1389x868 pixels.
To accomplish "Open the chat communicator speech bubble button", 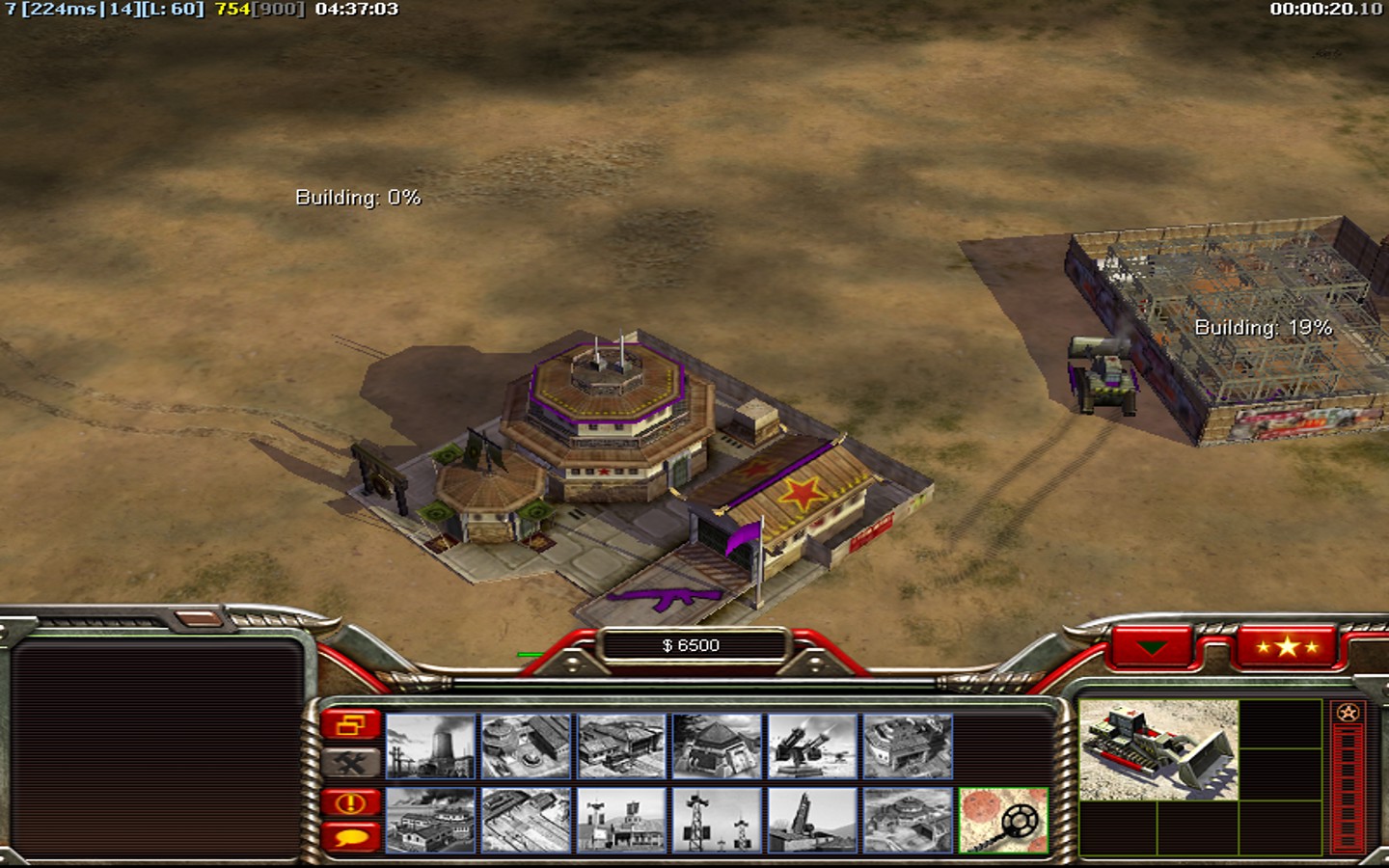I will (351, 835).
